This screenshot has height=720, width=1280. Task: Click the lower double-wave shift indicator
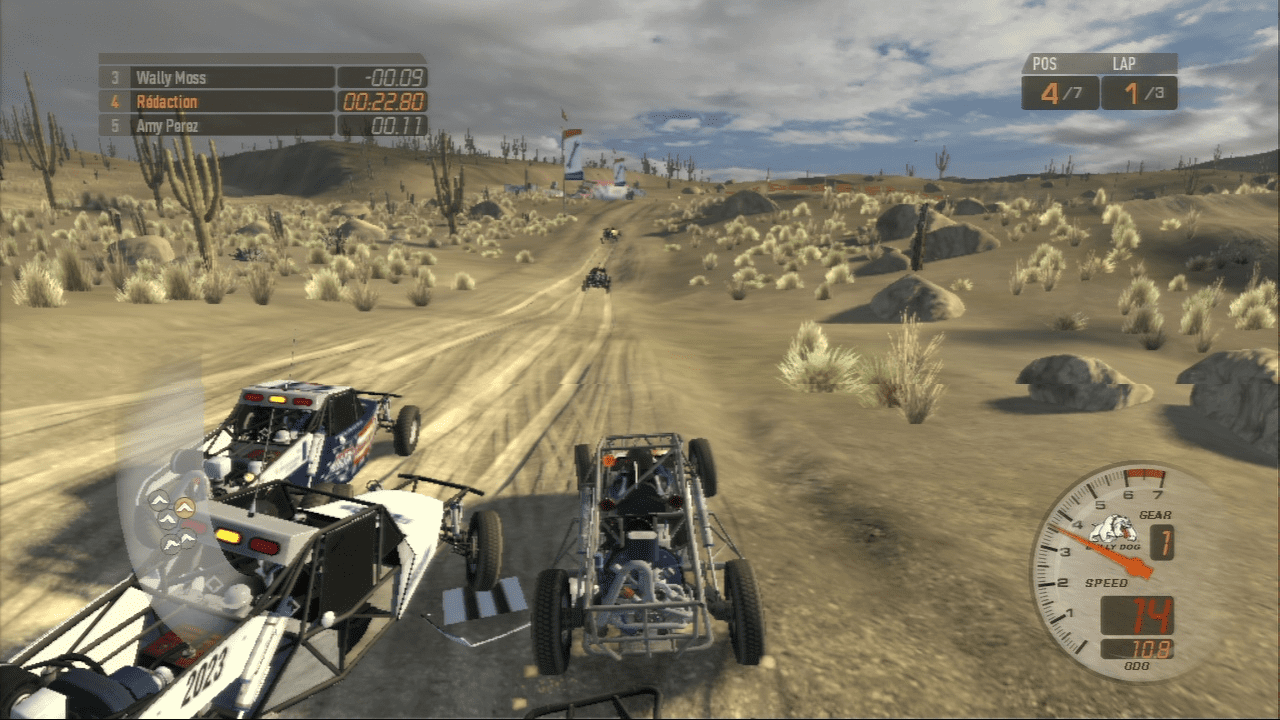click(172, 544)
